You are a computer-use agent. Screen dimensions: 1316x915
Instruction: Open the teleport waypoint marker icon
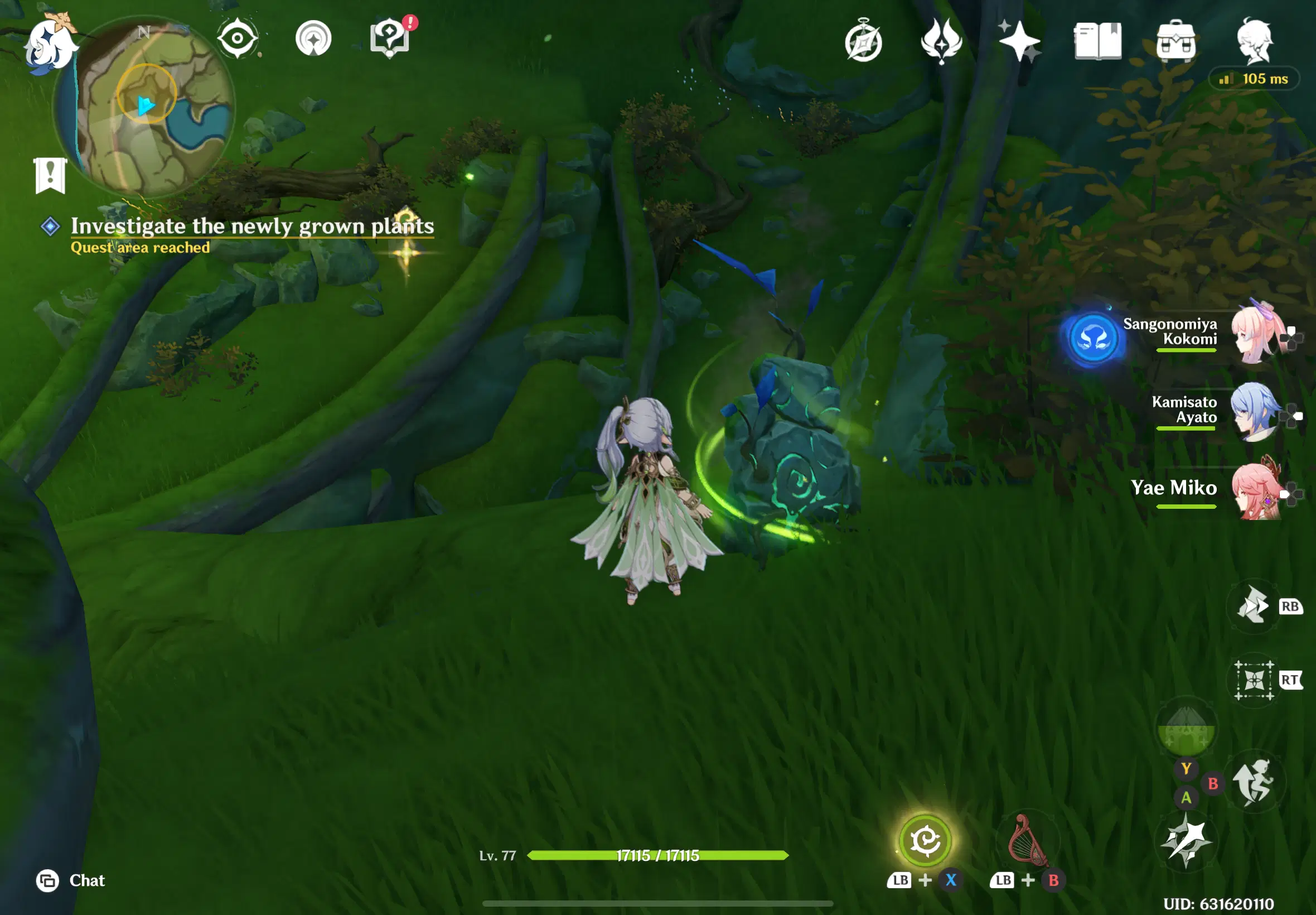313,37
